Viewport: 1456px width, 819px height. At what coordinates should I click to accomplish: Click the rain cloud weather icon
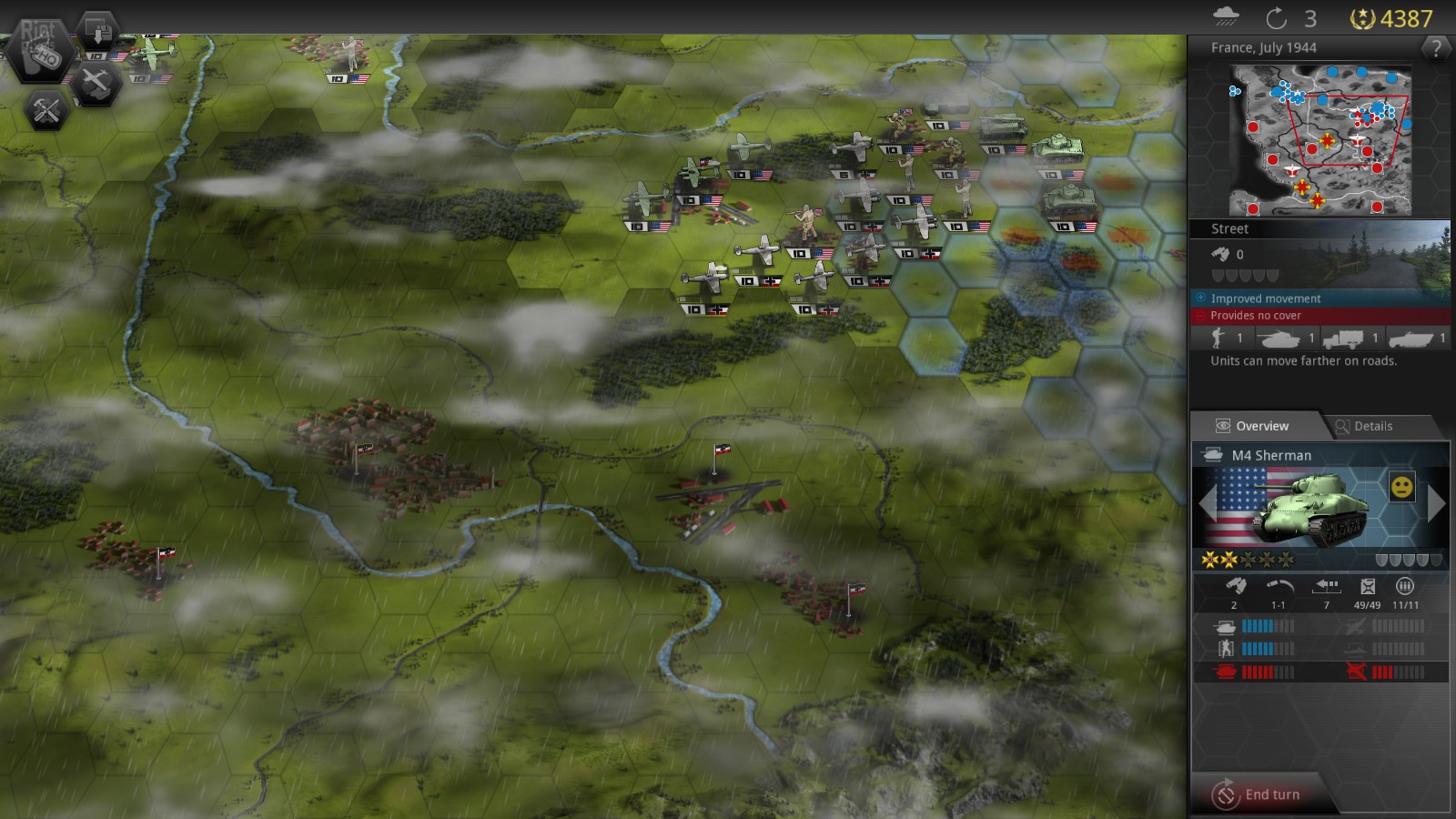click(x=1226, y=17)
